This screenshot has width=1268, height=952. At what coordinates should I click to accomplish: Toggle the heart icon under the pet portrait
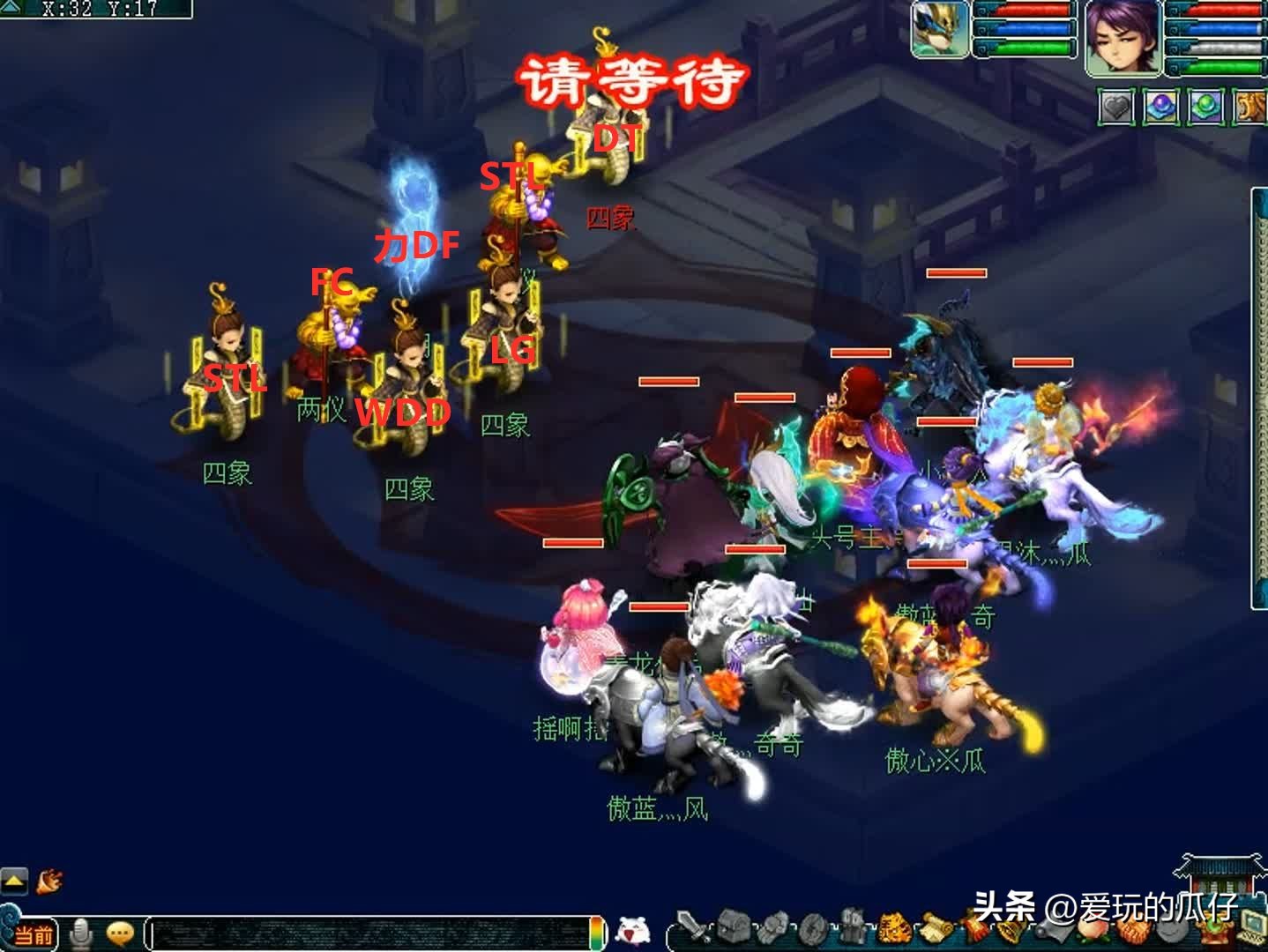tap(1115, 105)
